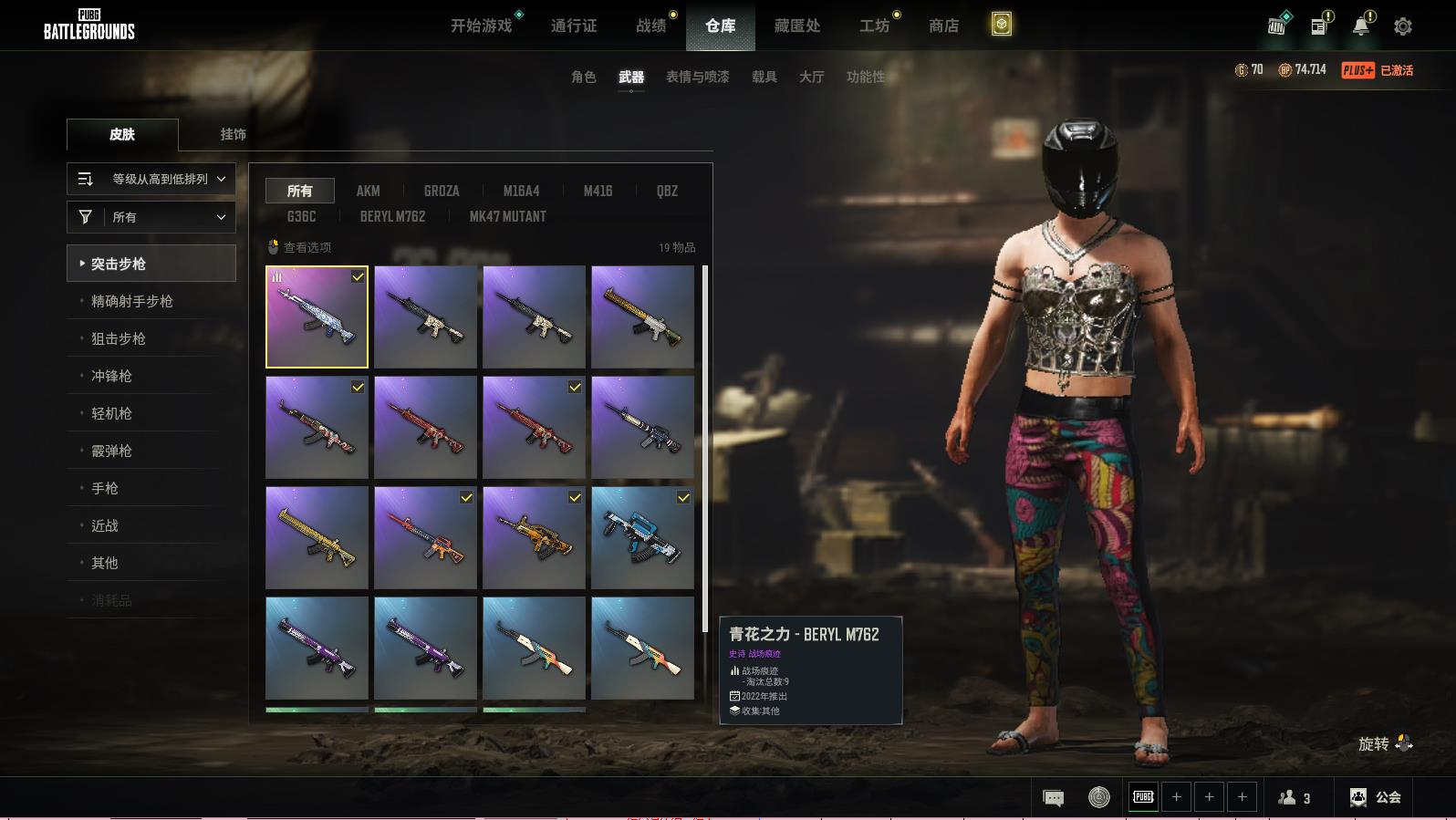This screenshot has width=1456, height=820.
Task: Select the blue bulky rifle skin
Action: pyautogui.click(x=642, y=537)
